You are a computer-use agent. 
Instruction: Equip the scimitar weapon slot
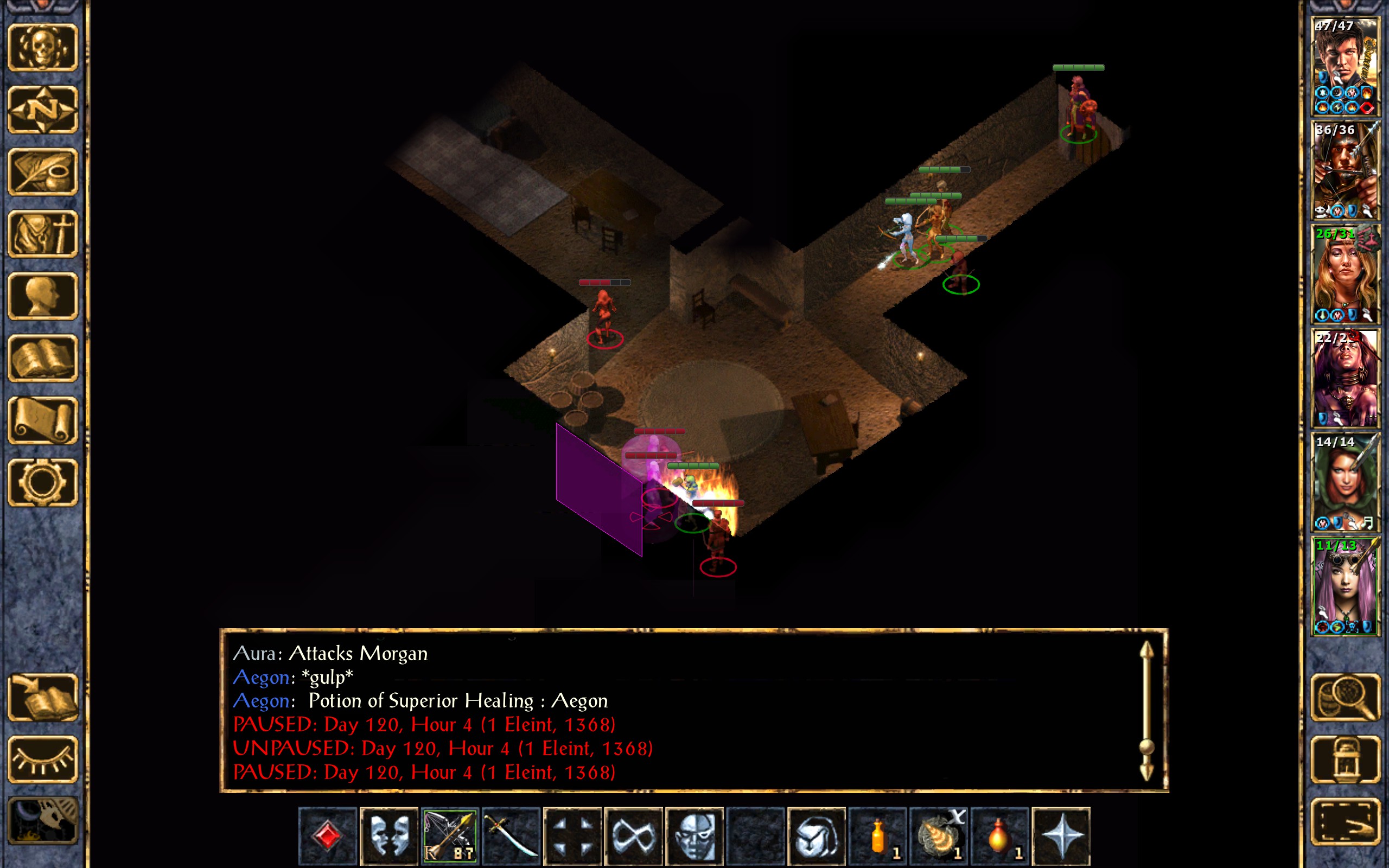[511, 836]
